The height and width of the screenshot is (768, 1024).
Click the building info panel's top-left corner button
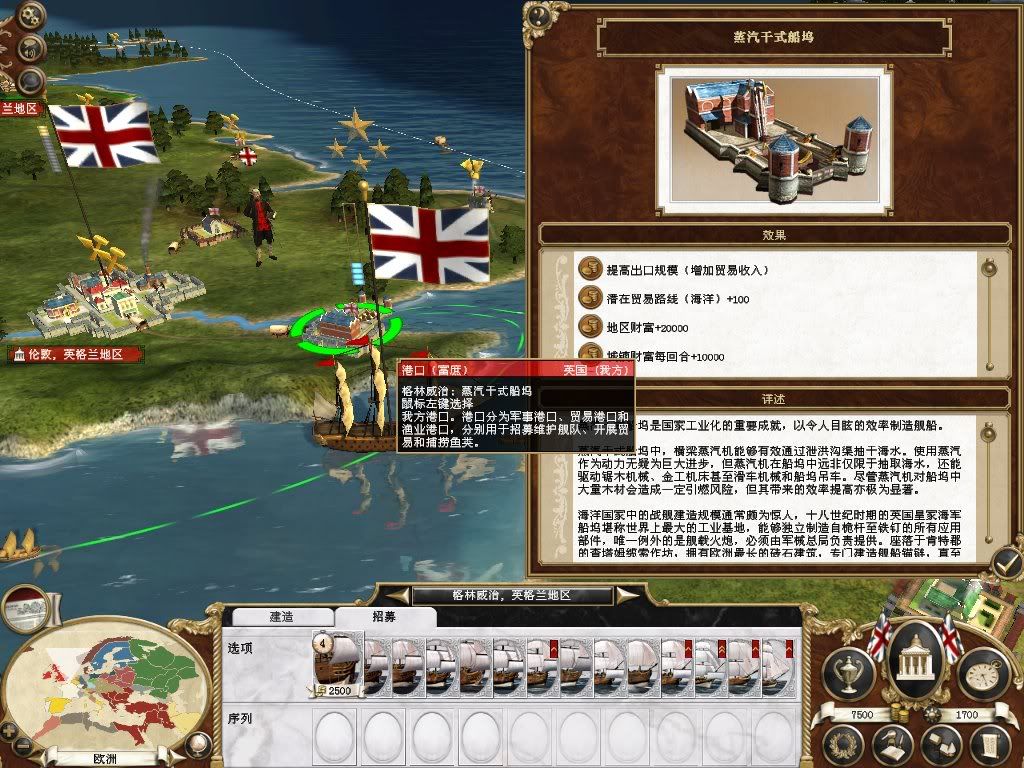click(x=540, y=14)
